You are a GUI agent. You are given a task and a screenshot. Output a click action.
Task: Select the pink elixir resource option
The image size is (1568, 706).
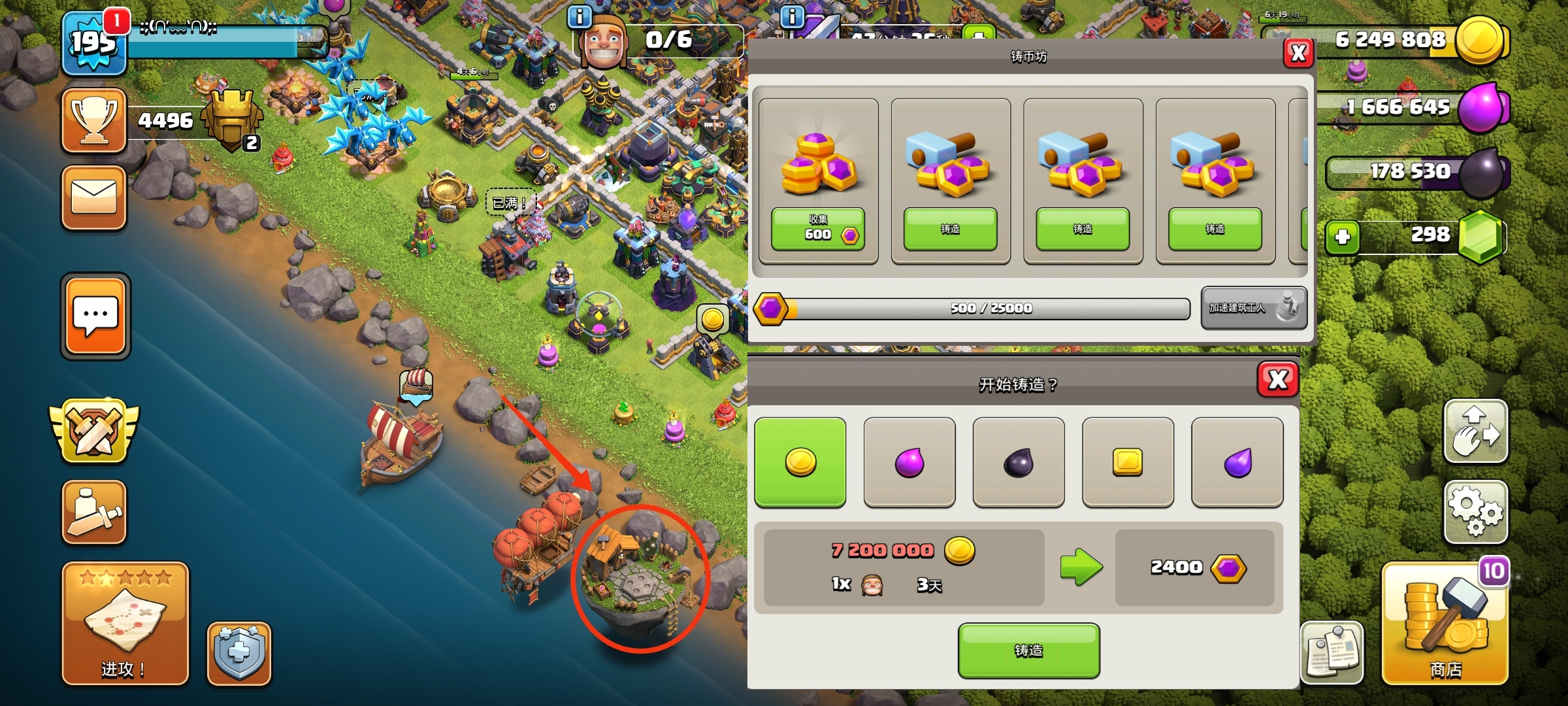[x=909, y=463]
